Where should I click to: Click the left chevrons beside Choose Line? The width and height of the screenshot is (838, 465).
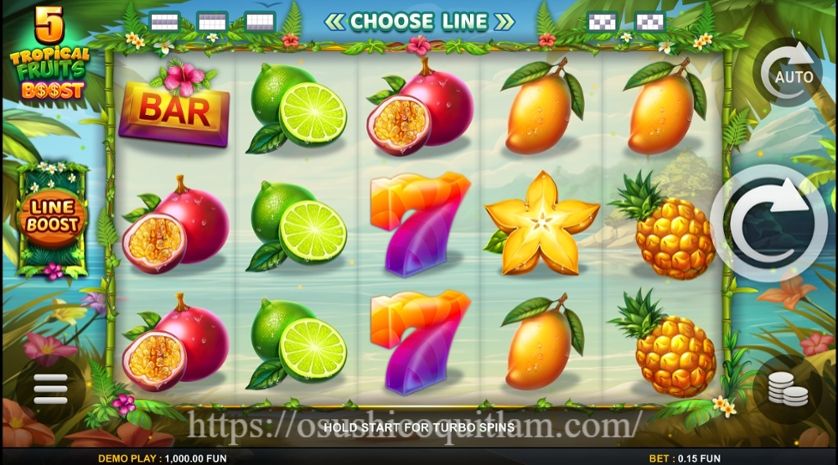(x=335, y=21)
